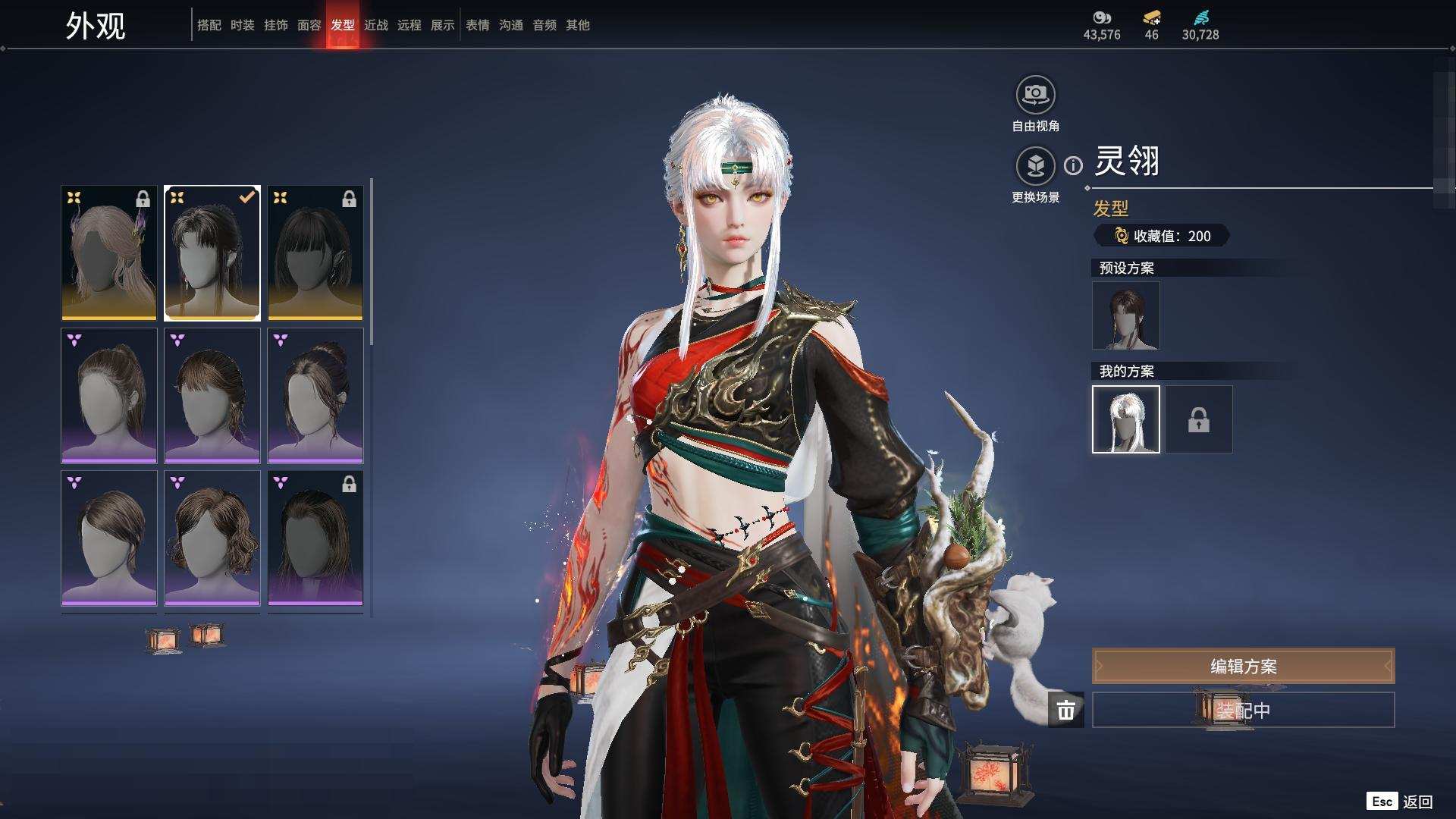Viewport: 1456px width, 819px height.
Task: Click the locked scheme slot under 我的方案
Action: (1198, 419)
